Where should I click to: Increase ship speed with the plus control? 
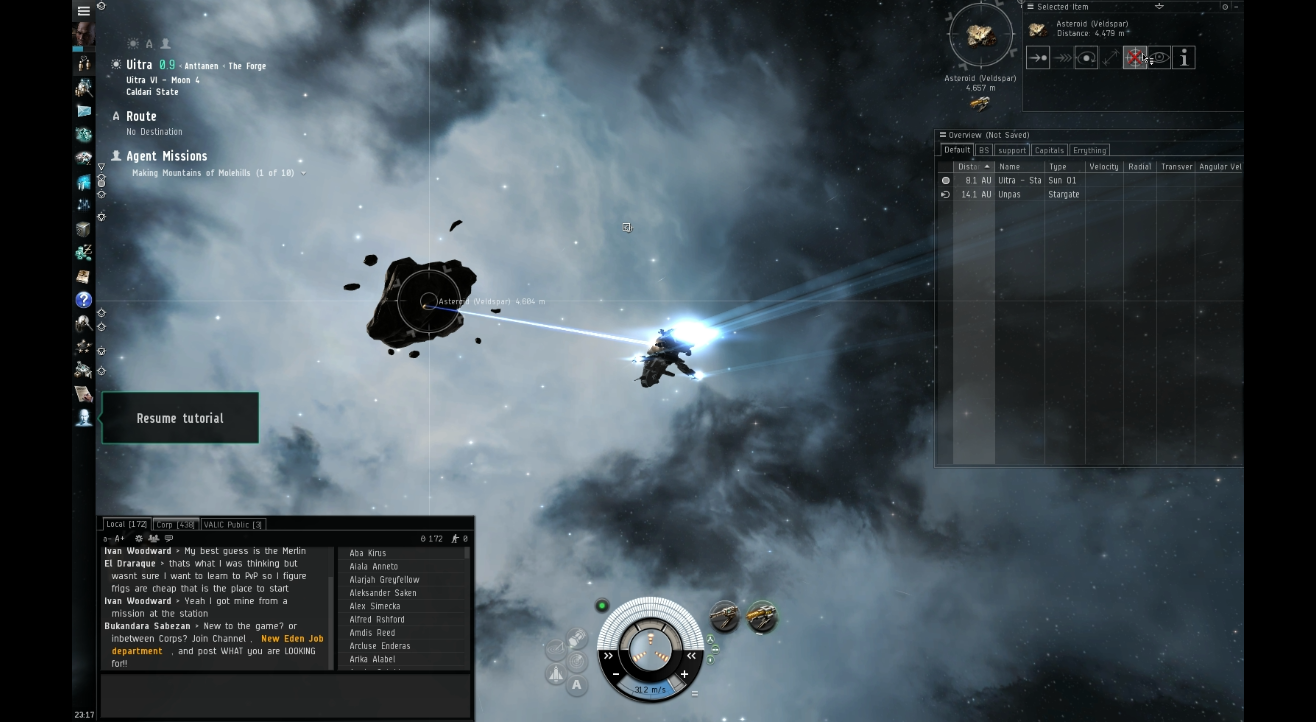tap(685, 673)
